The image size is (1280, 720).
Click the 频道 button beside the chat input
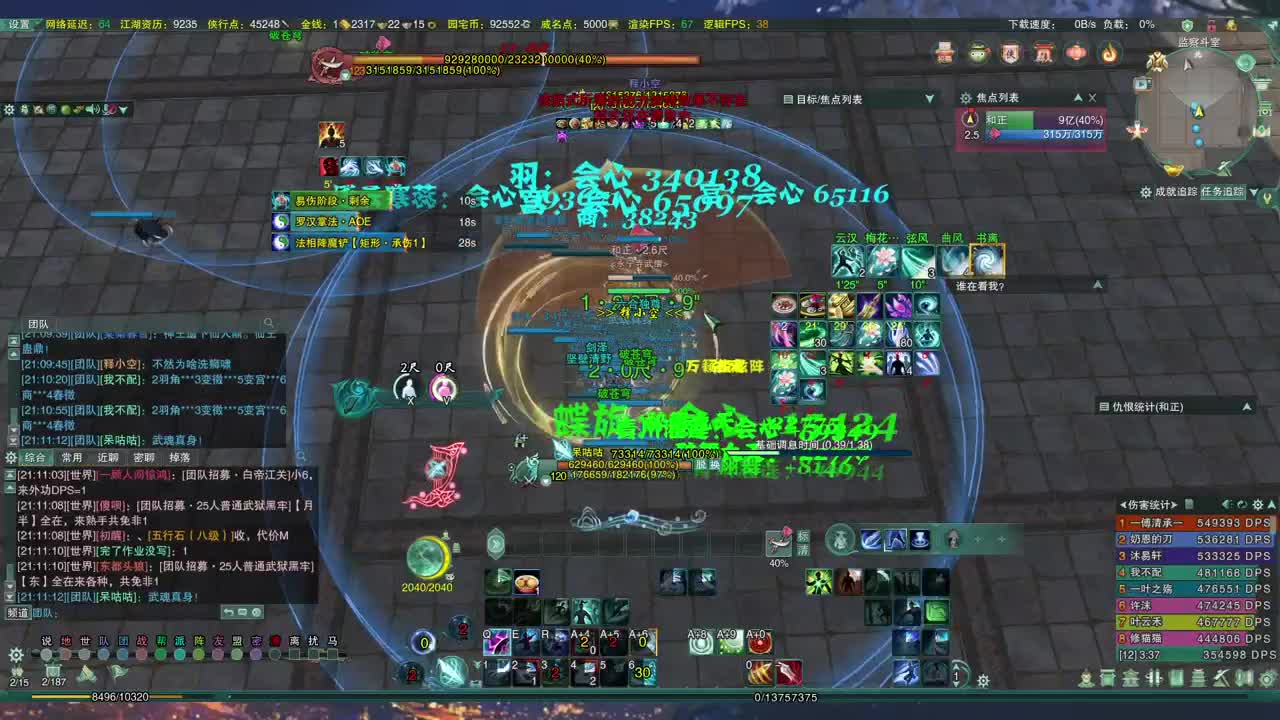[x=15, y=614]
